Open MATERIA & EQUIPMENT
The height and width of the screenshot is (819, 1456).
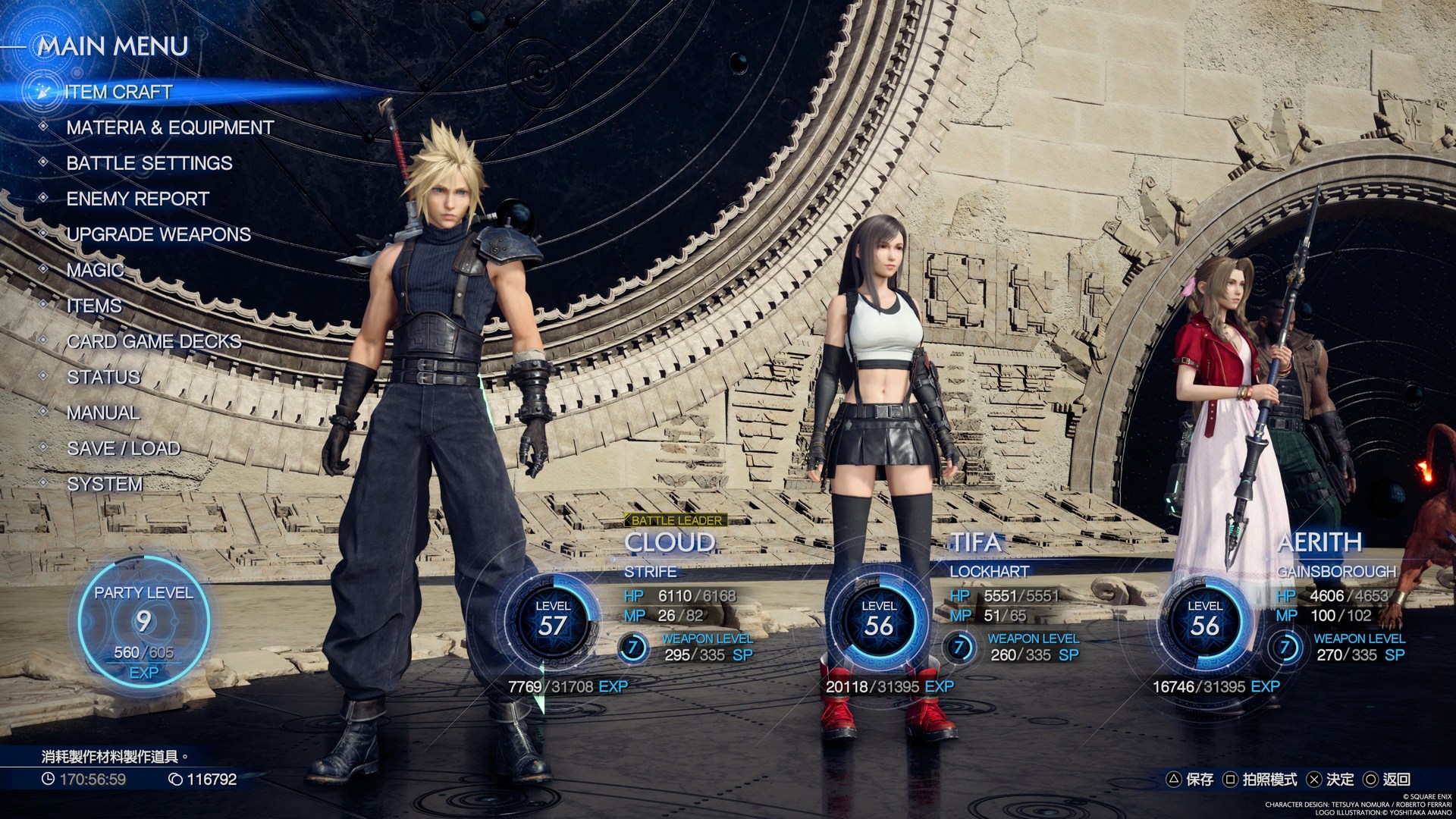(171, 127)
